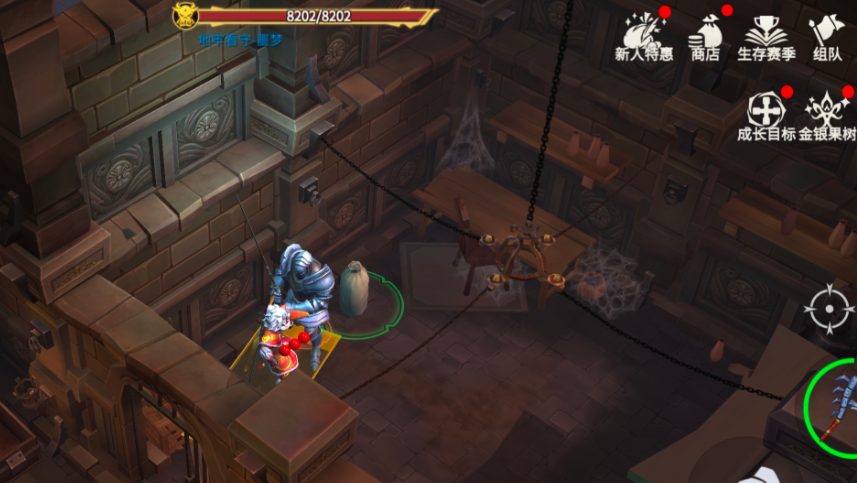View the 成长目标 growth goals
This screenshot has height=483, width=857.
(x=765, y=115)
